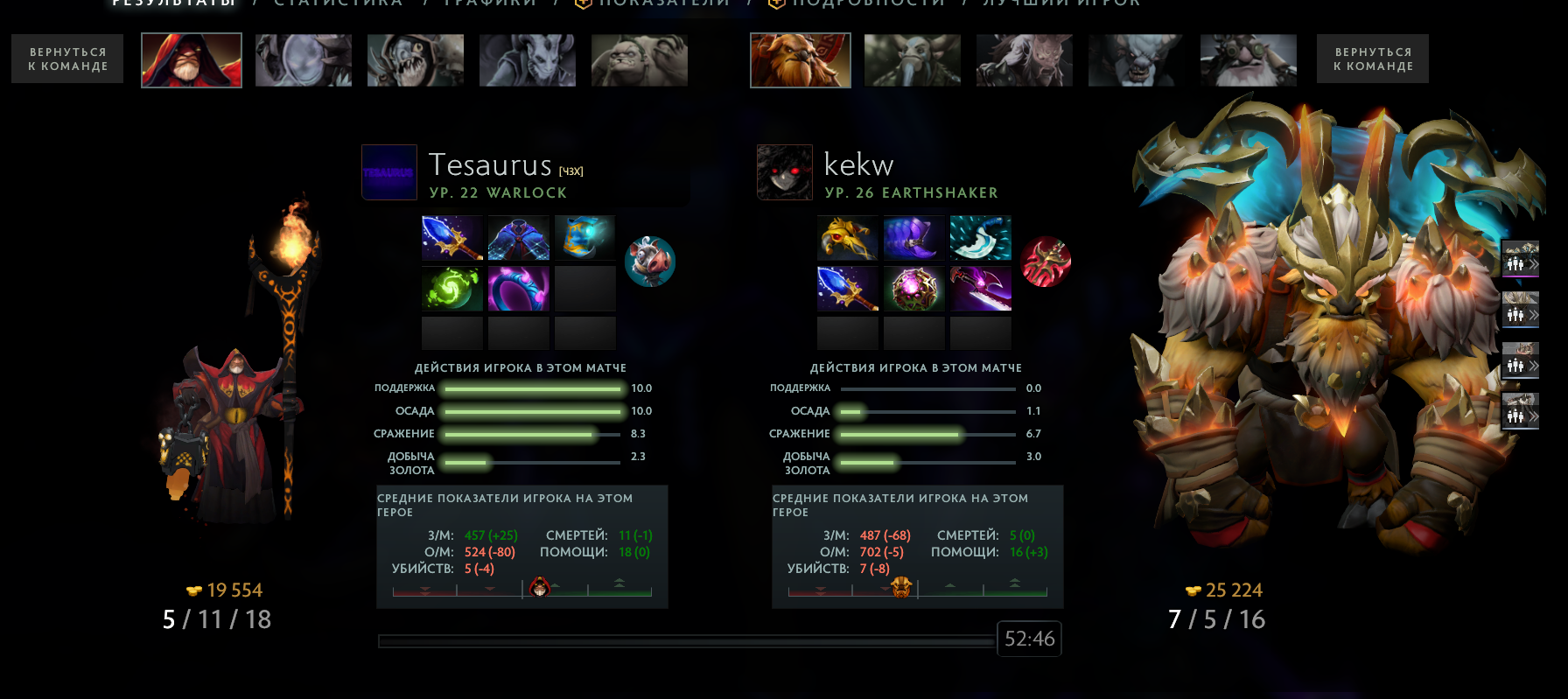
Task: Click the Tesaurus team logo avatar
Action: 389,172
